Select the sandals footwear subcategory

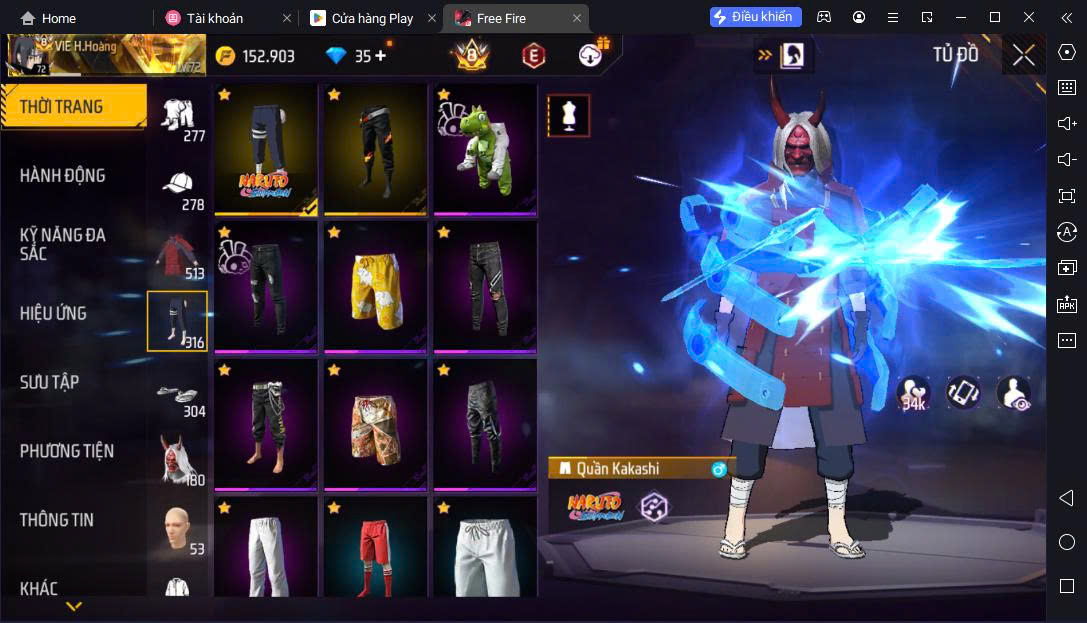(178, 394)
